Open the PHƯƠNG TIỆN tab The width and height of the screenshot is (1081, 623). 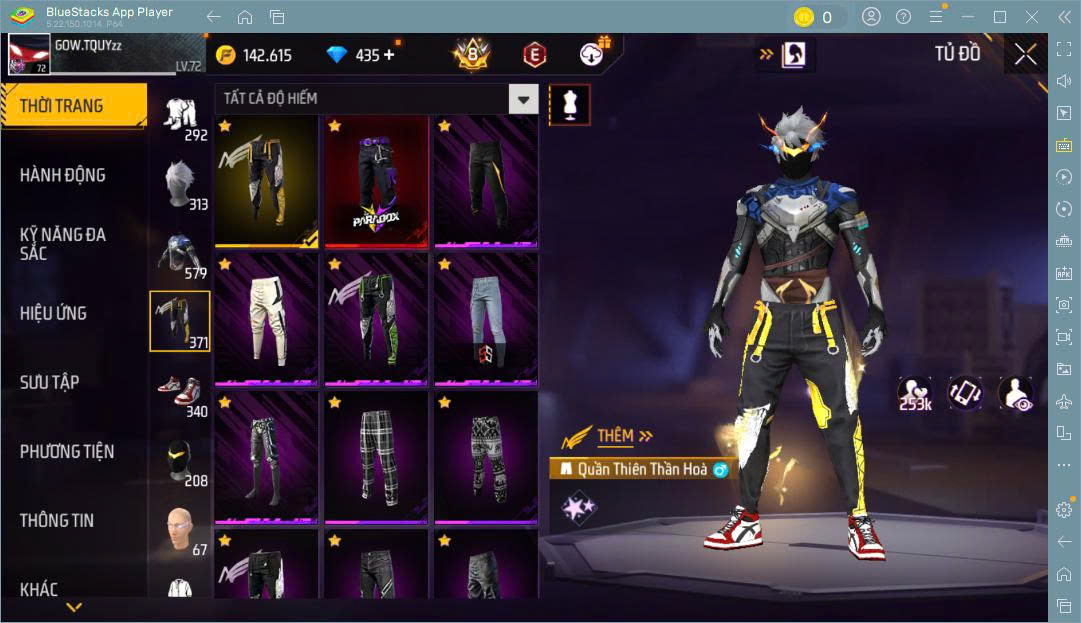pyautogui.click(x=67, y=451)
